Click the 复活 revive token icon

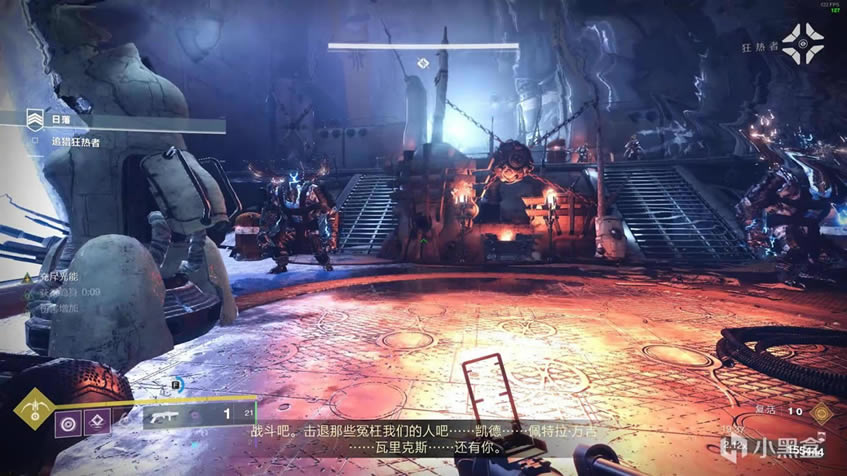821,411
